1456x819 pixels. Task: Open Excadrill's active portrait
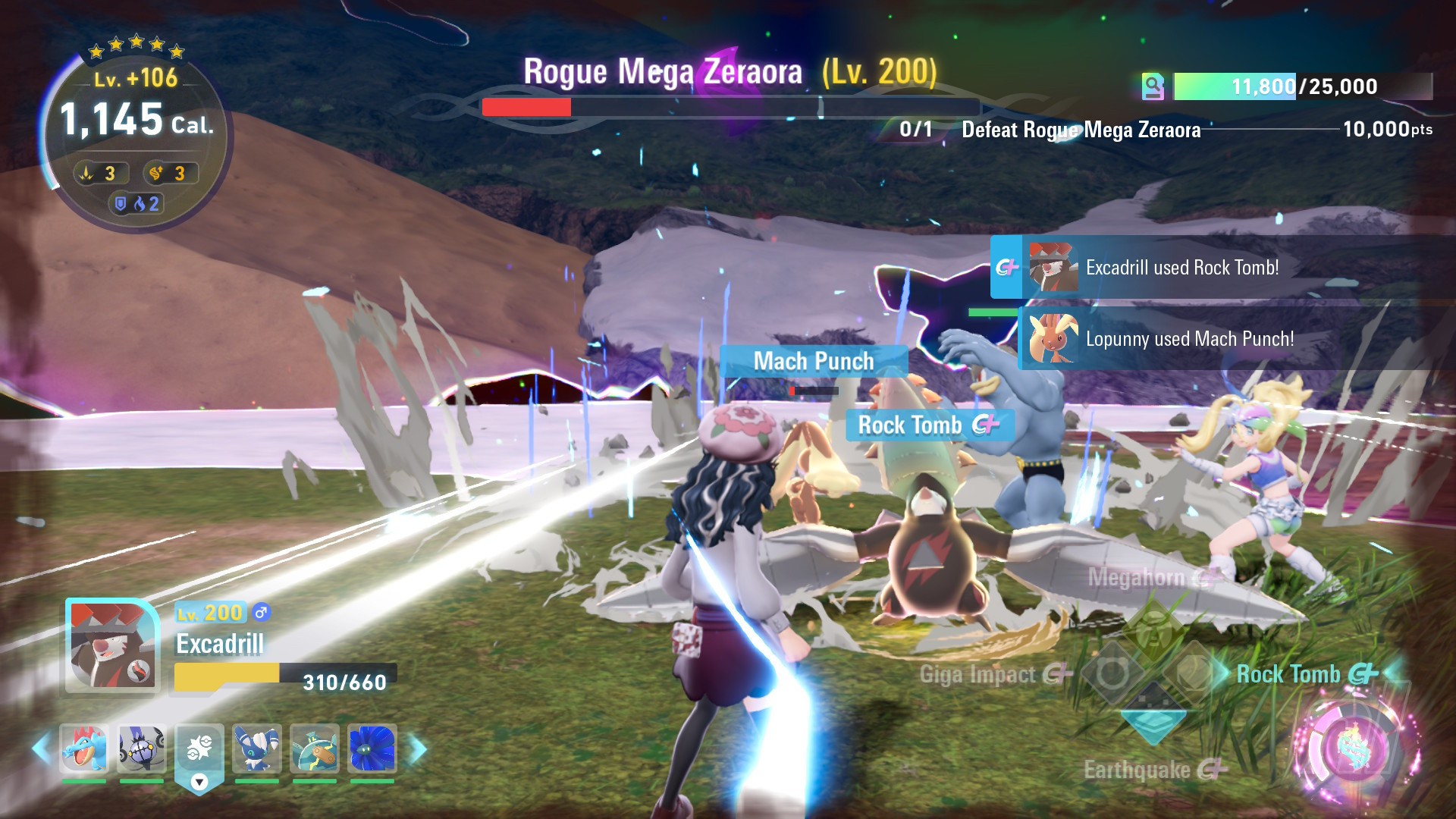click(112, 646)
